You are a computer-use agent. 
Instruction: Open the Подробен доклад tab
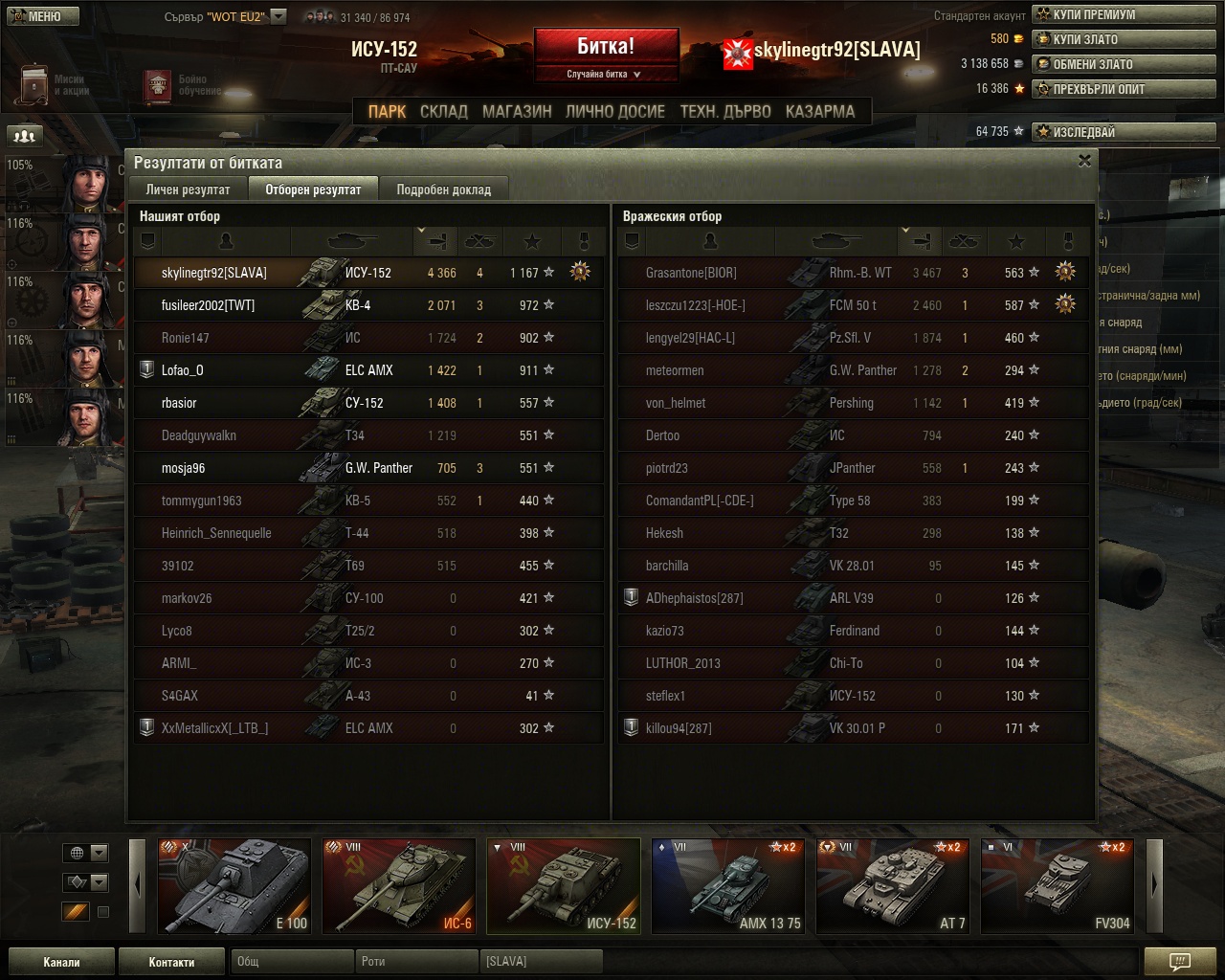(443, 189)
